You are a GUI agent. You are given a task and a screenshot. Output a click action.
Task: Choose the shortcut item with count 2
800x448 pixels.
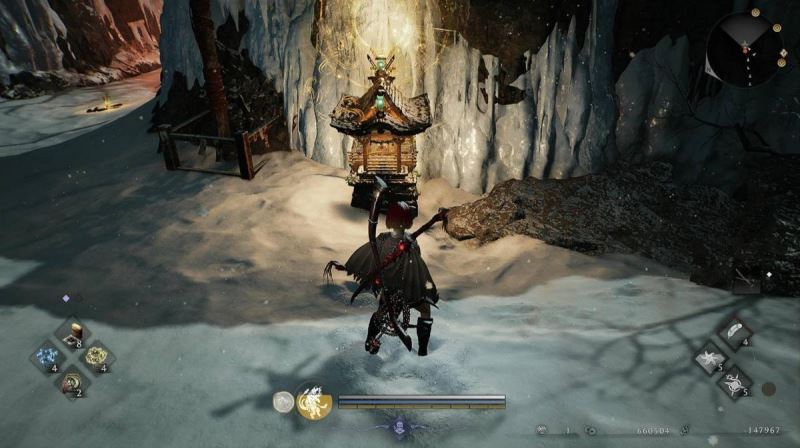tap(71, 381)
